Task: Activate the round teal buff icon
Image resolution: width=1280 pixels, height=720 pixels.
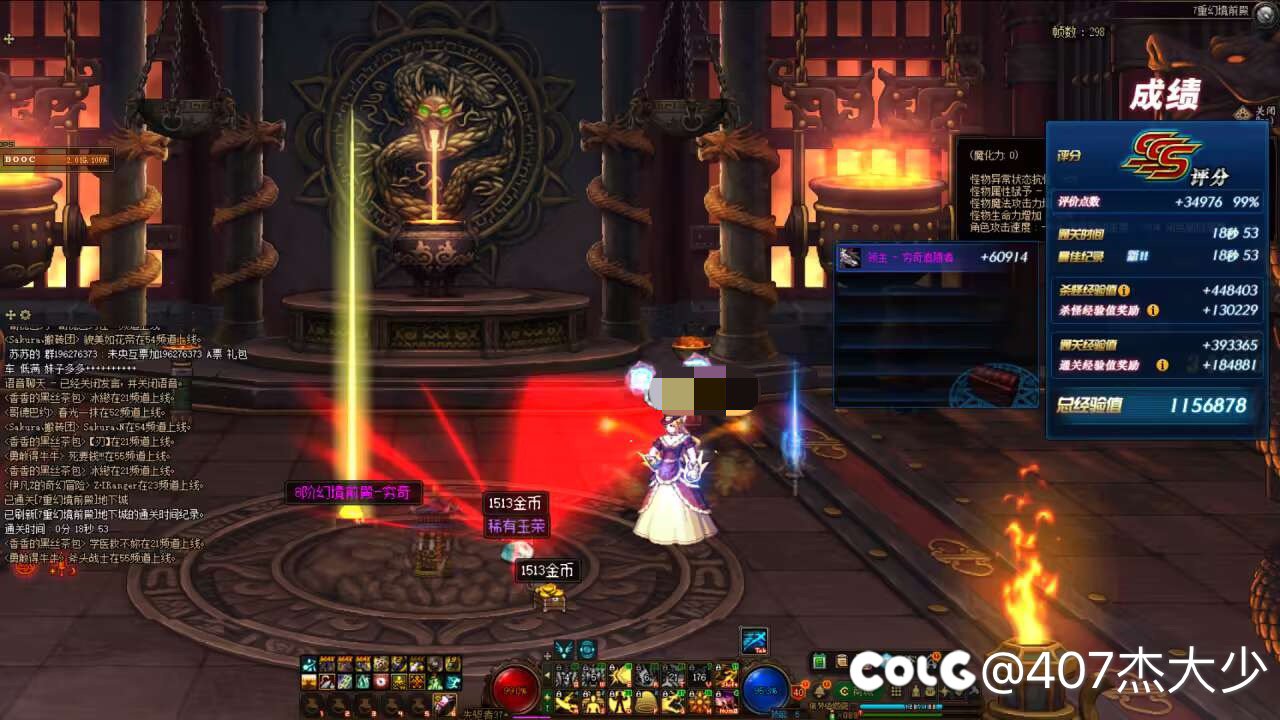Action: click(x=587, y=648)
